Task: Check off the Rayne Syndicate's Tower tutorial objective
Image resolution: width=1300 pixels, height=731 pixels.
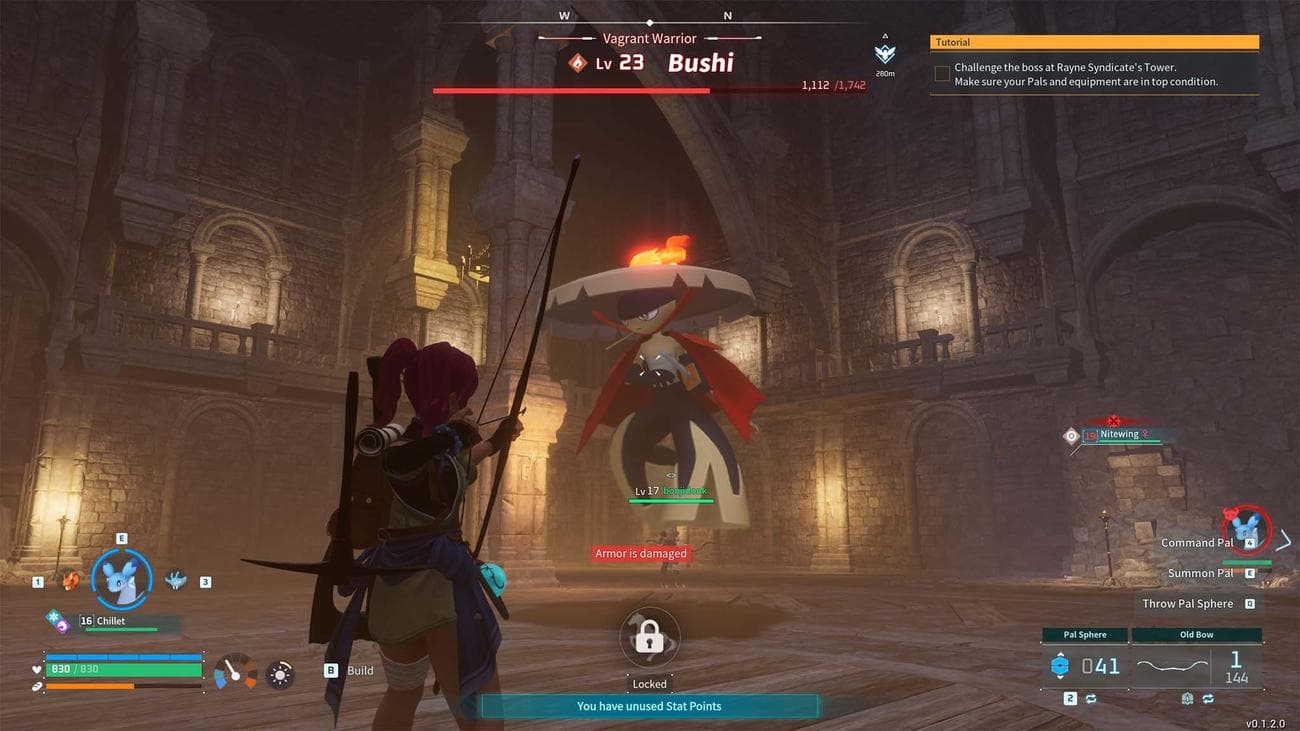Action: pos(941,73)
